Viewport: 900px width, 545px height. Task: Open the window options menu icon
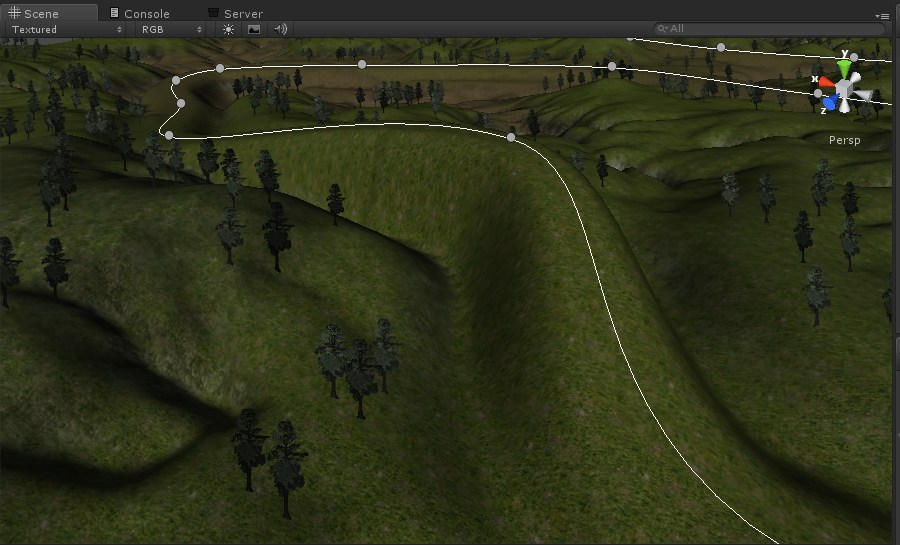point(882,16)
